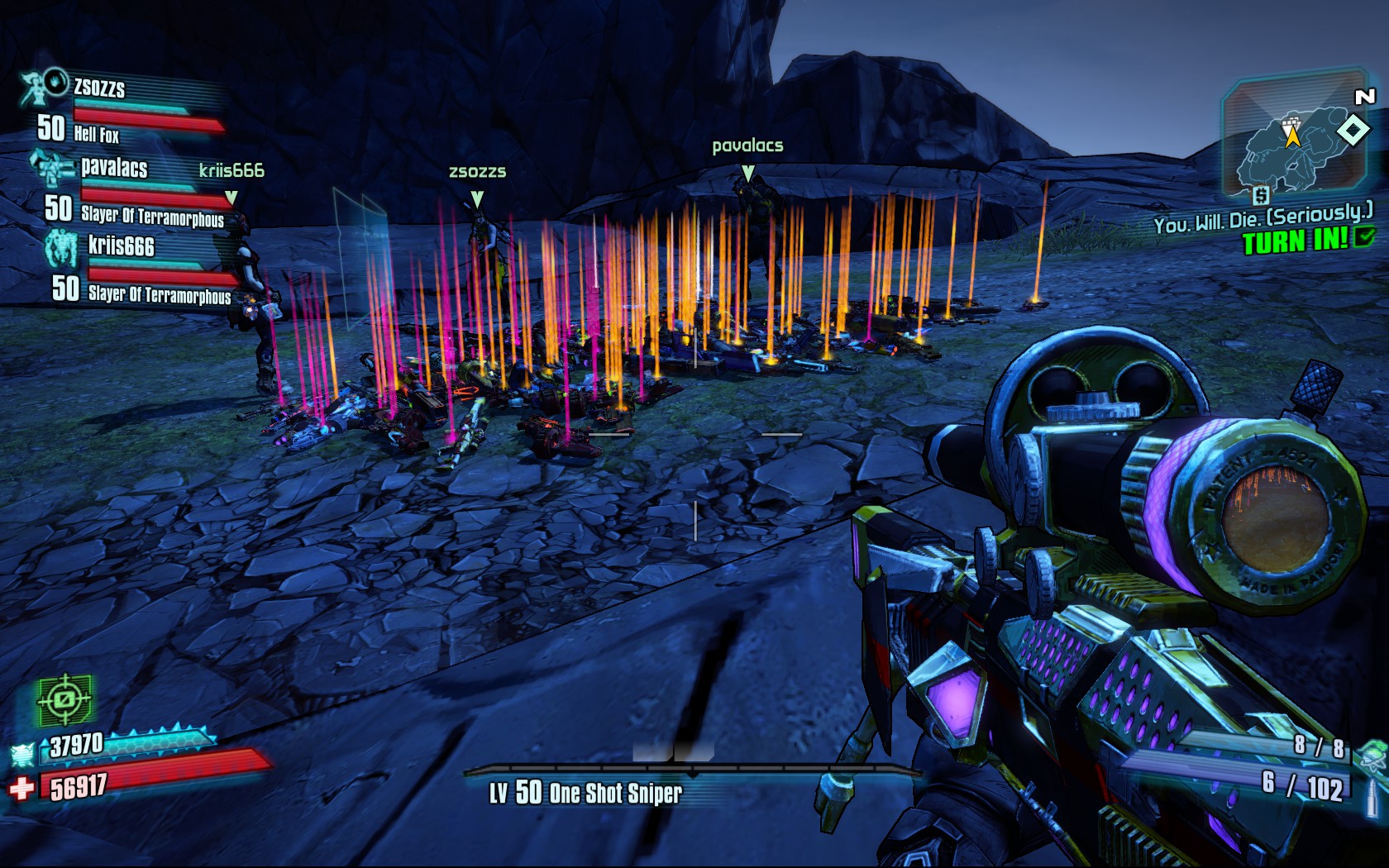Click the diamond waypoint marker on minimap
This screenshot has height=868, width=1389.
click(x=1353, y=130)
